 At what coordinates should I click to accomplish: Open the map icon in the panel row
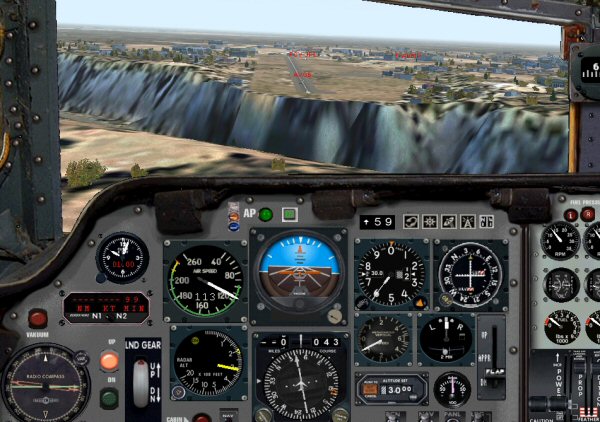coord(447,221)
